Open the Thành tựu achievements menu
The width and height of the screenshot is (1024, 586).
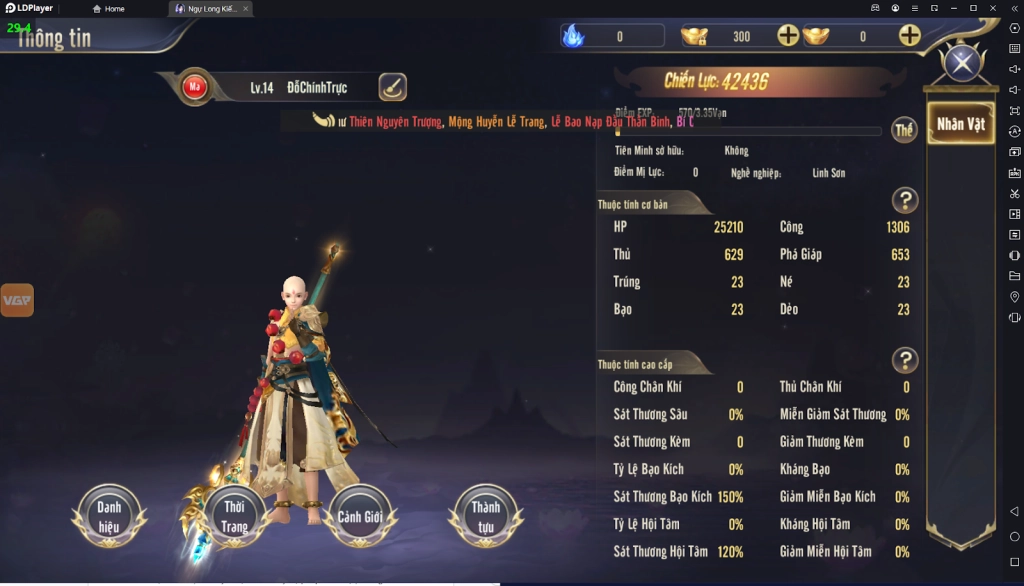tap(486, 516)
